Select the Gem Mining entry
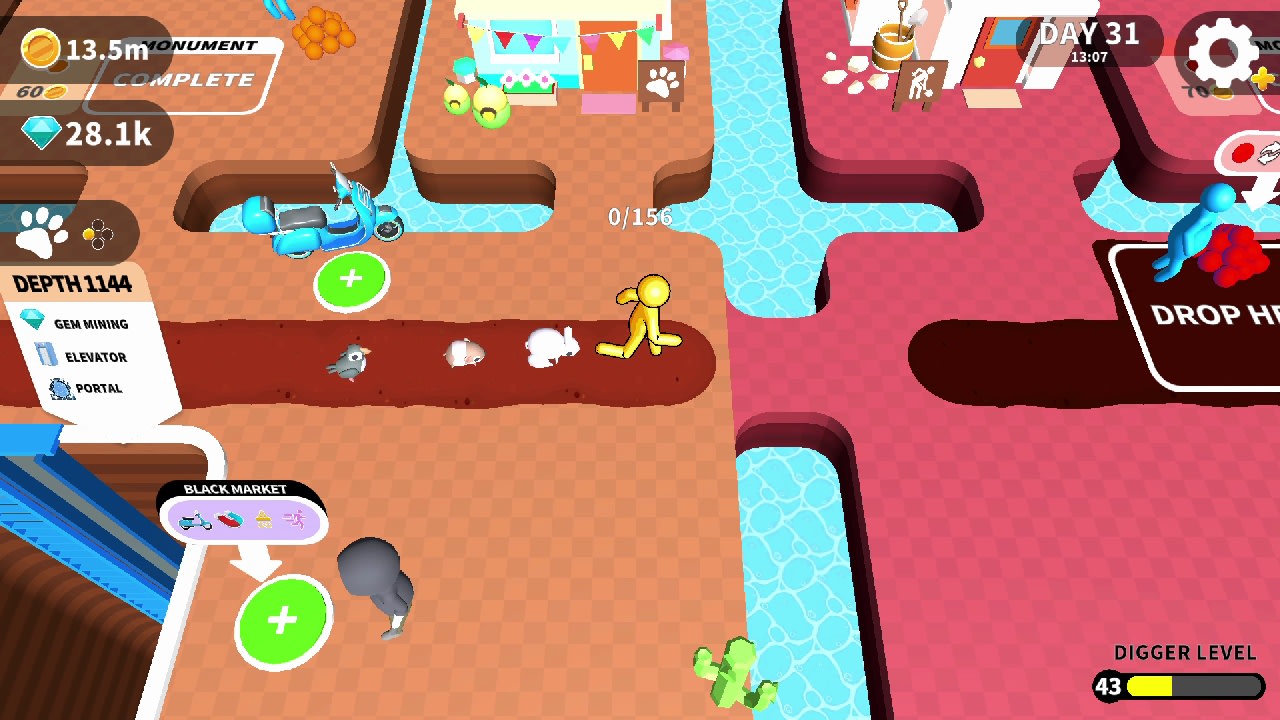The image size is (1280, 720). (94, 324)
